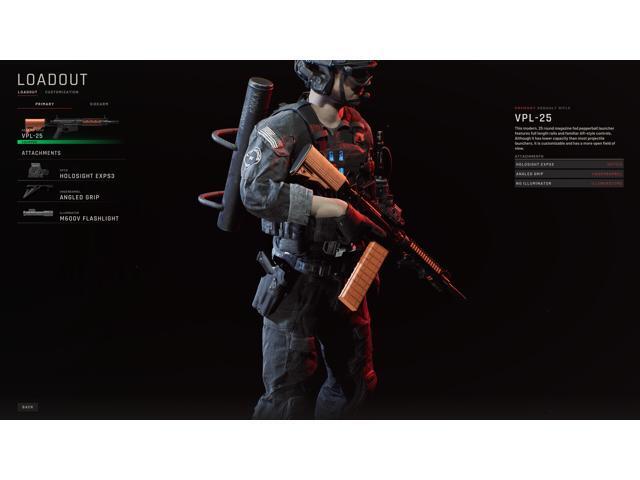This screenshot has width=640, height=480.
Task: Select the Angled Grip attachment slot
Action: pos(70,193)
